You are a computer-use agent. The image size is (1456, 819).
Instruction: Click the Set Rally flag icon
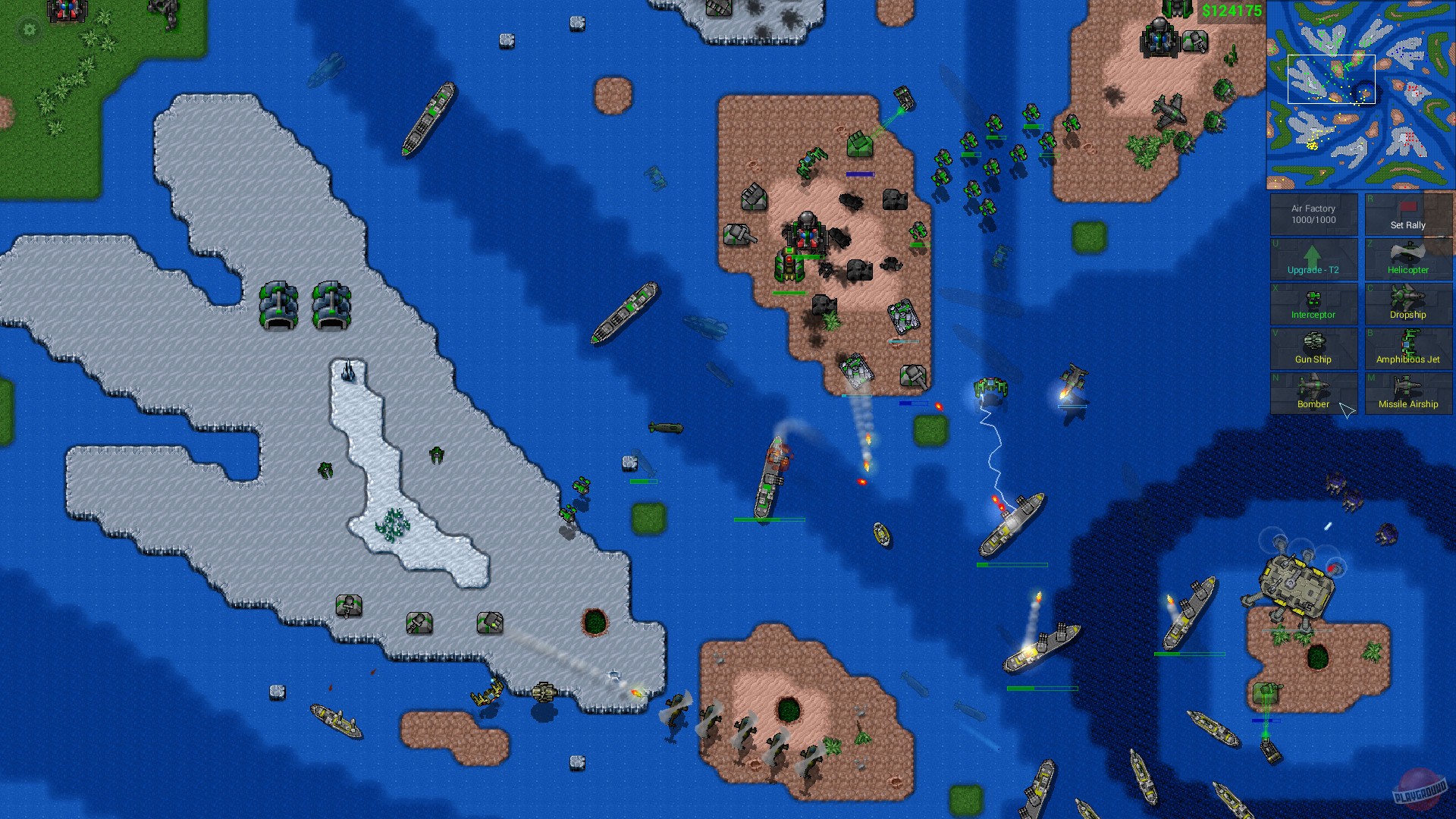click(x=1407, y=211)
